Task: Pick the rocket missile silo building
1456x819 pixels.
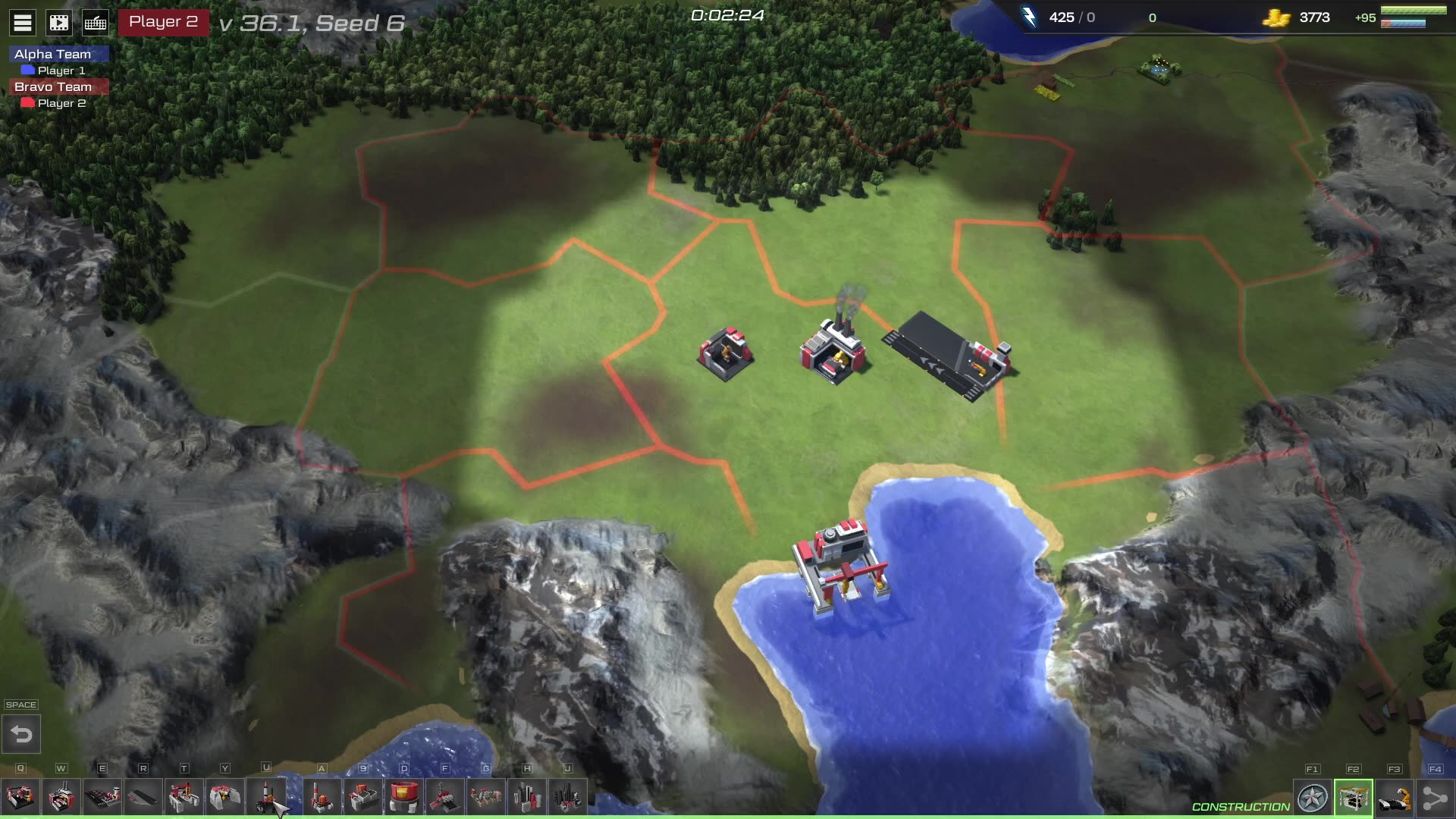Action: point(266,798)
